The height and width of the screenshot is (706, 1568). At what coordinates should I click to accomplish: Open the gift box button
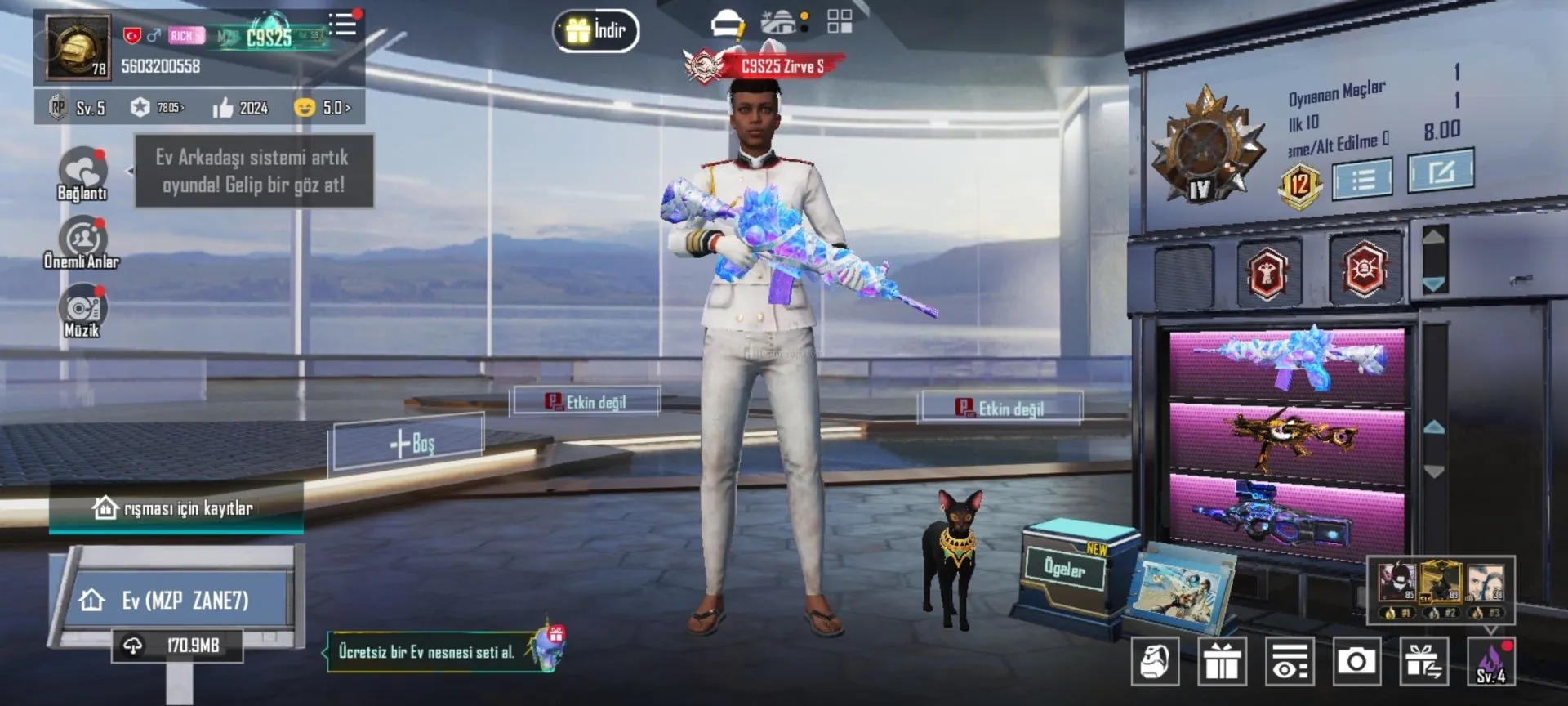tap(1222, 660)
